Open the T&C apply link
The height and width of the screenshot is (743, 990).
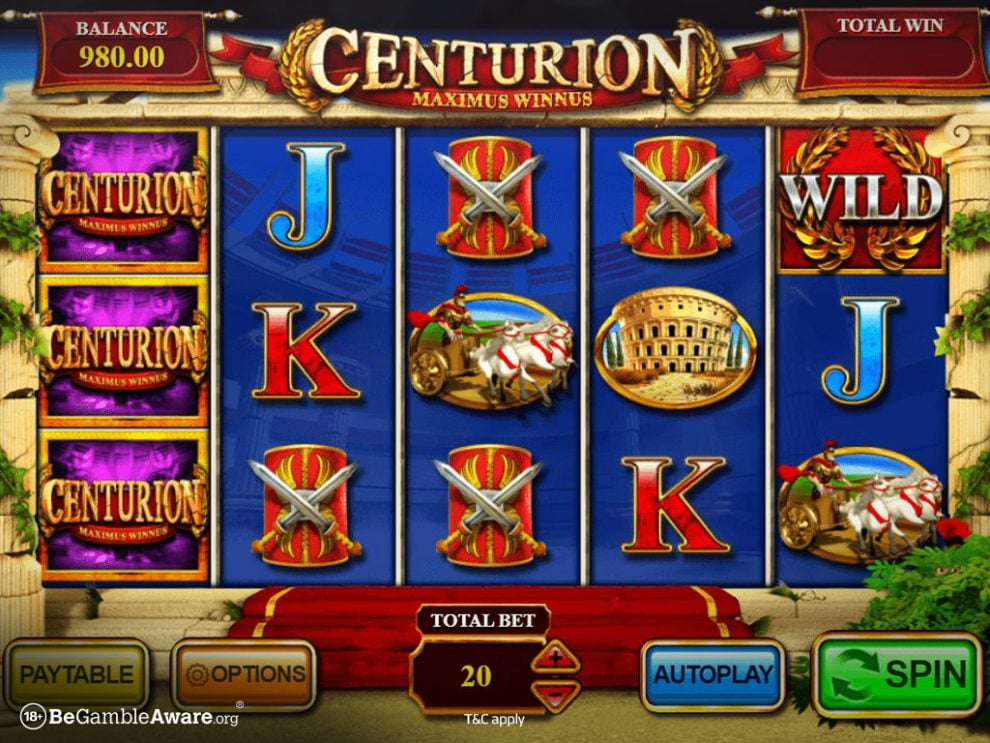[494, 719]
